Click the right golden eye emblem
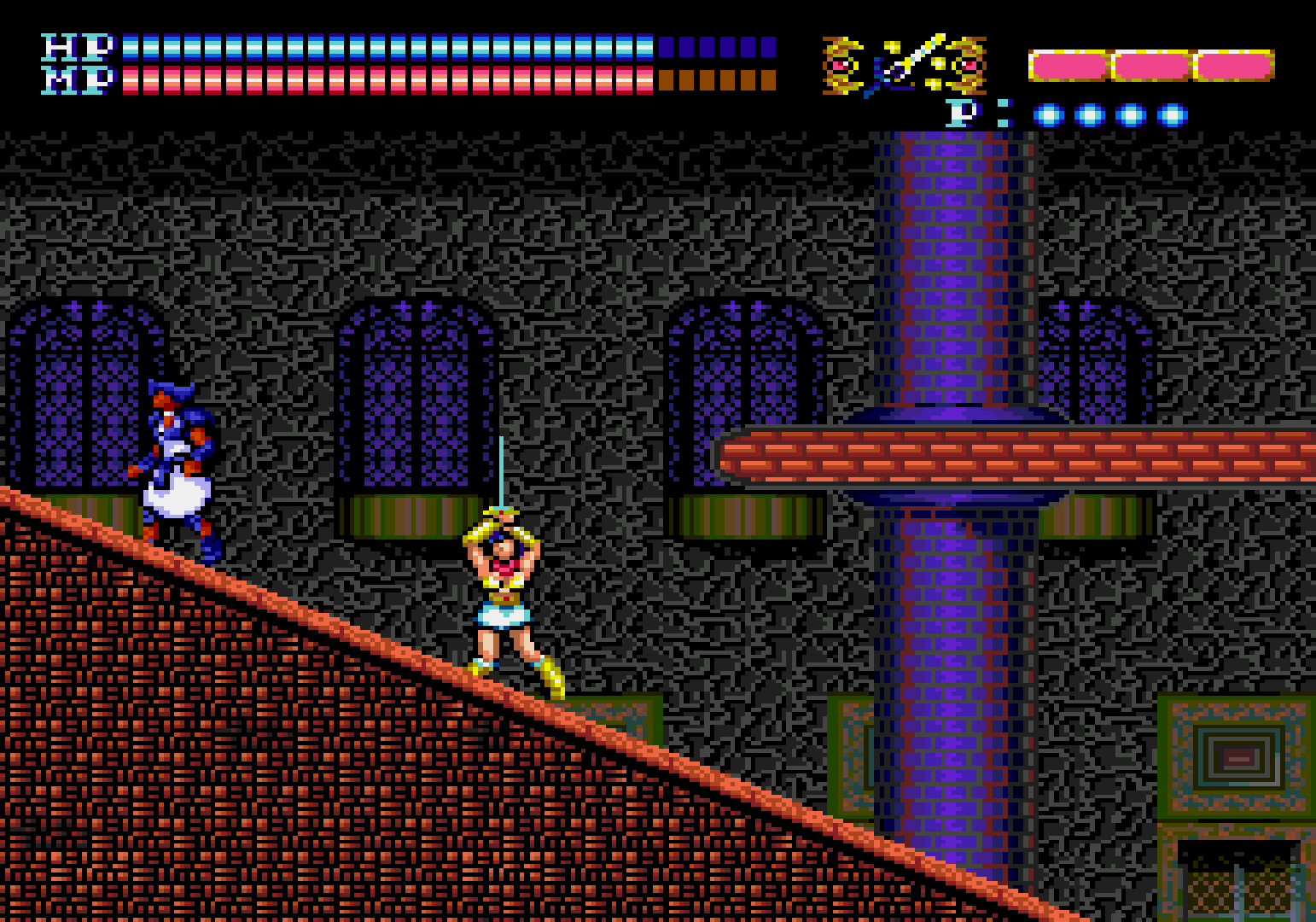 click(968, 64)
